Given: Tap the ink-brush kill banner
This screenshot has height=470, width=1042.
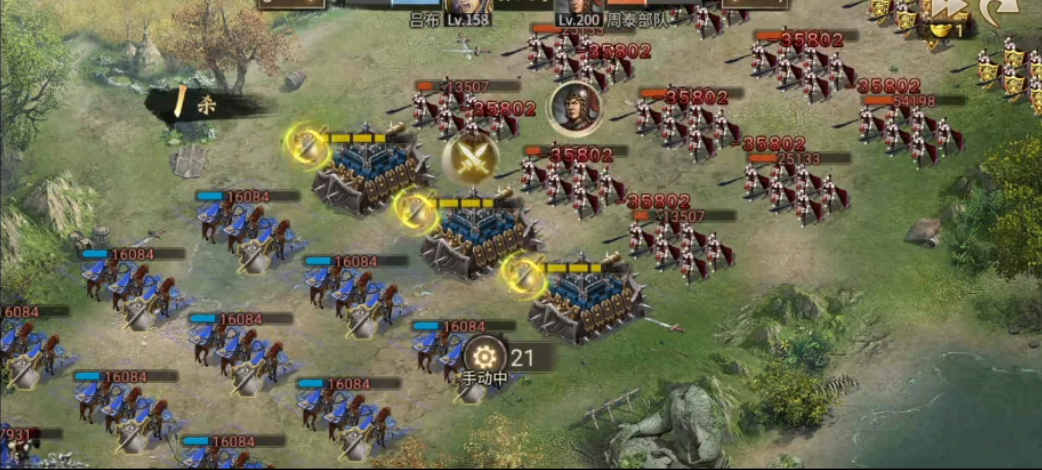Looking at the screenshot, I should click(196, 103).
